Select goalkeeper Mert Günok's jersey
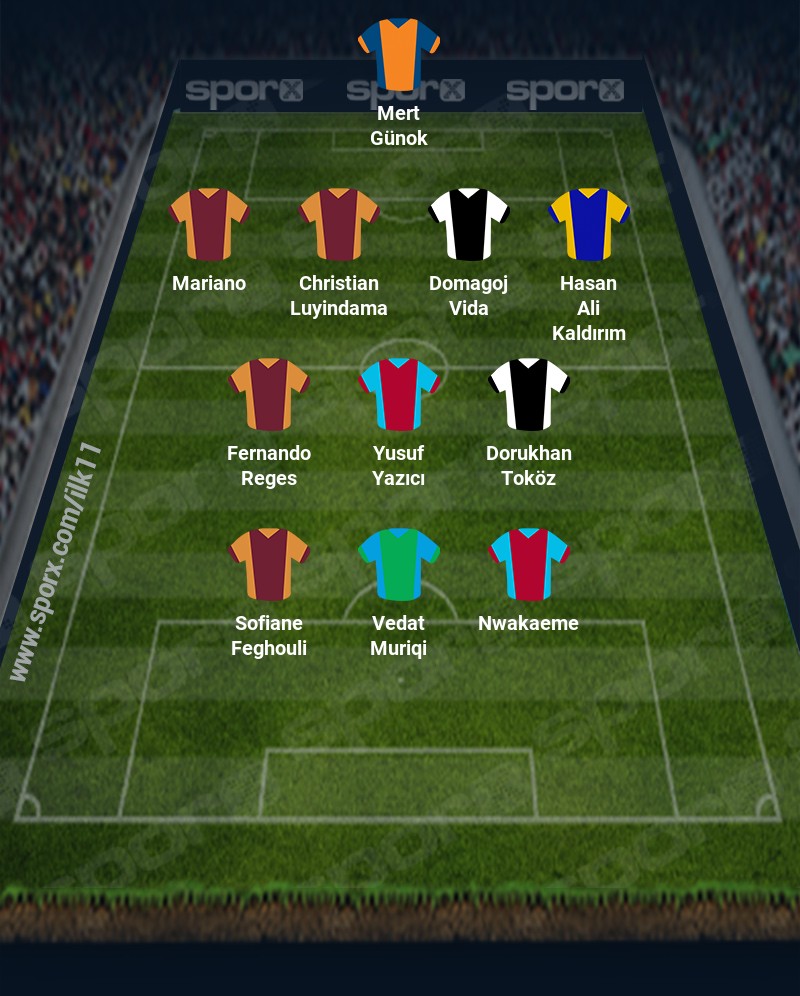The width and height of the screenshot is (800, 996). (x=399, y=54)
